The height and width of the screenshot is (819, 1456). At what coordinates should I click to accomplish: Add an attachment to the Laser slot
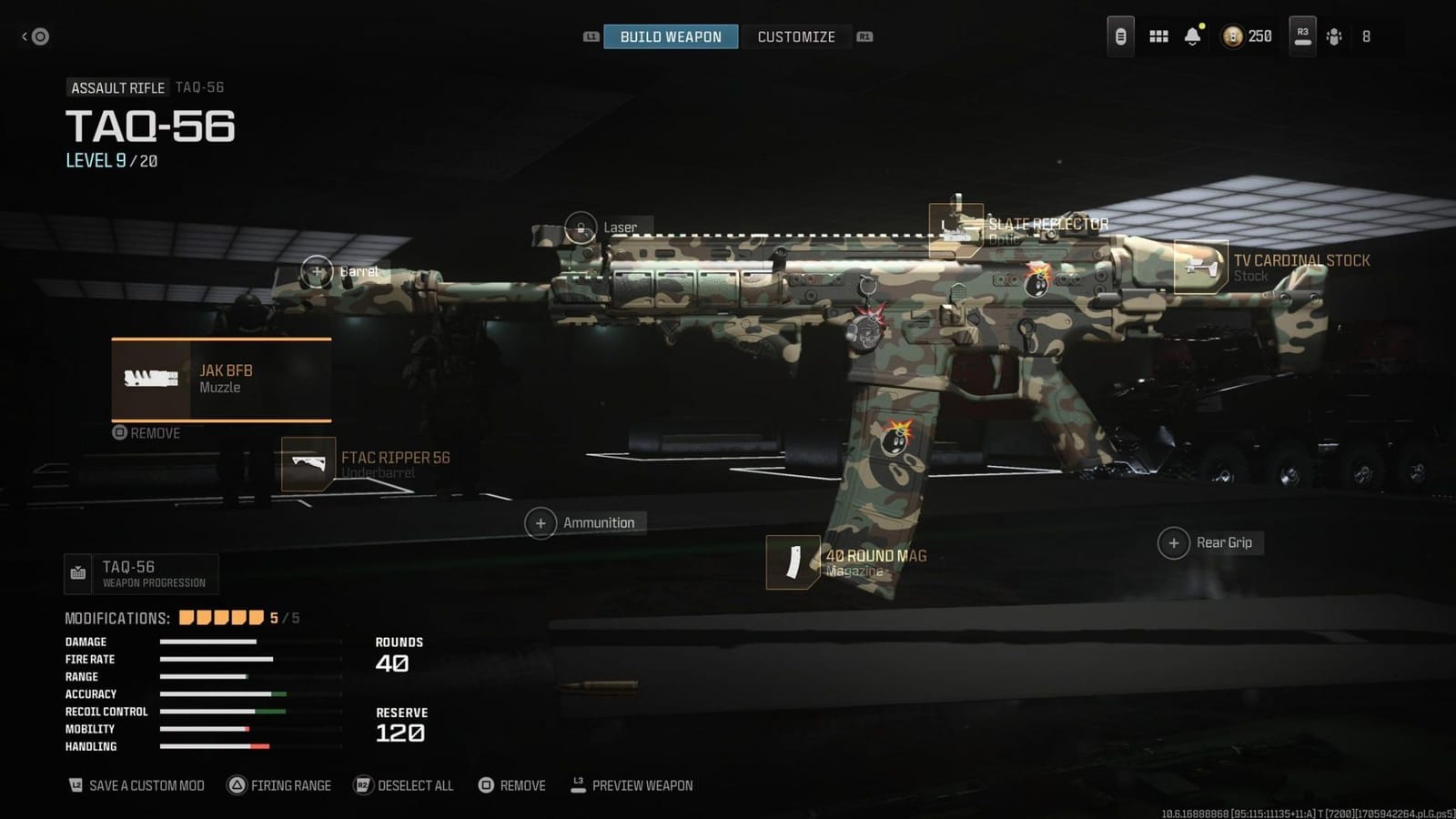[580, 226]
